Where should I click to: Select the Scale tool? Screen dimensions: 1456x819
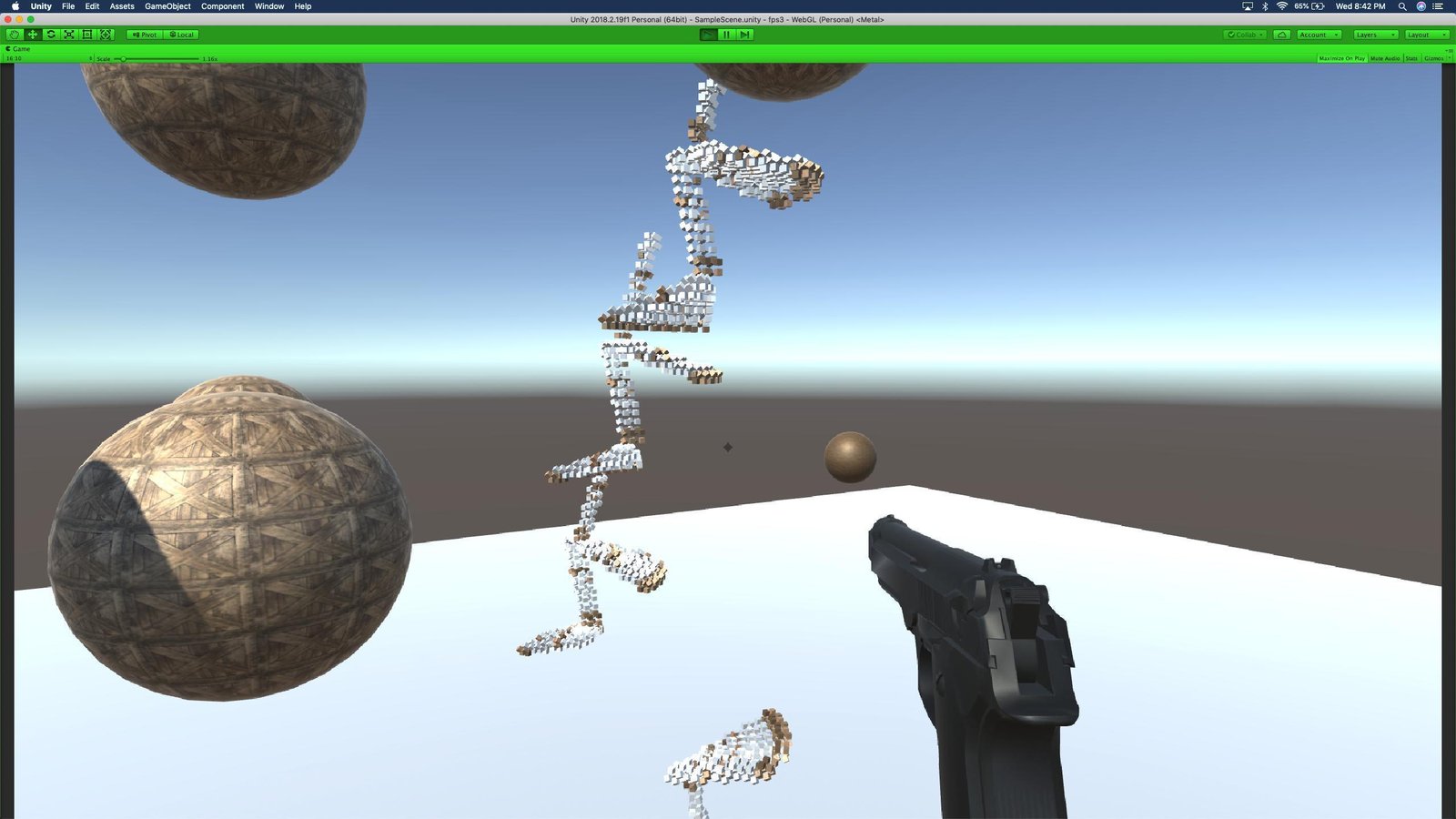(69, 34)
